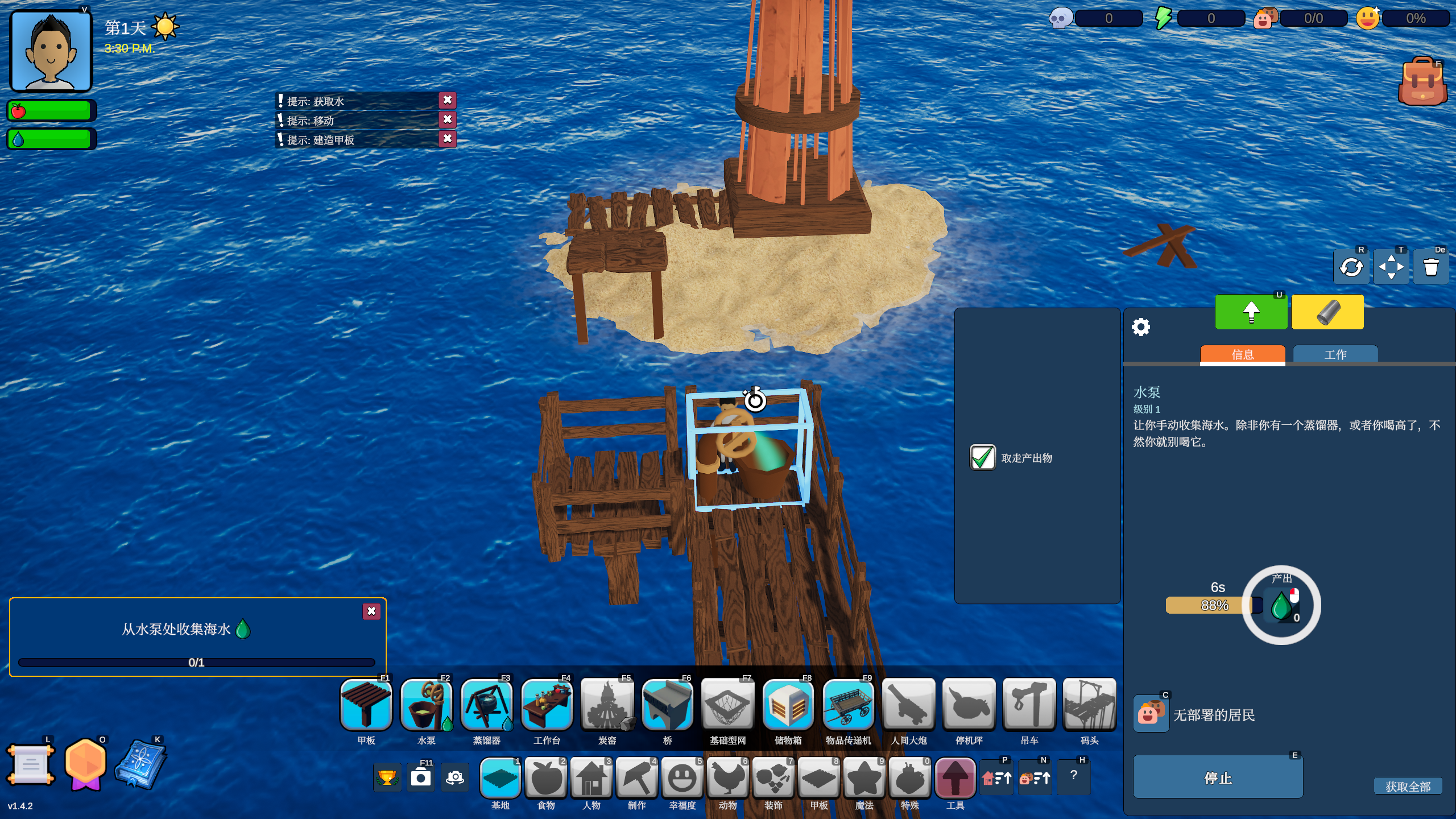This screenshot has width=1456, height=819.
Task: Collect everything with 获取全部
Action: 1408,787
